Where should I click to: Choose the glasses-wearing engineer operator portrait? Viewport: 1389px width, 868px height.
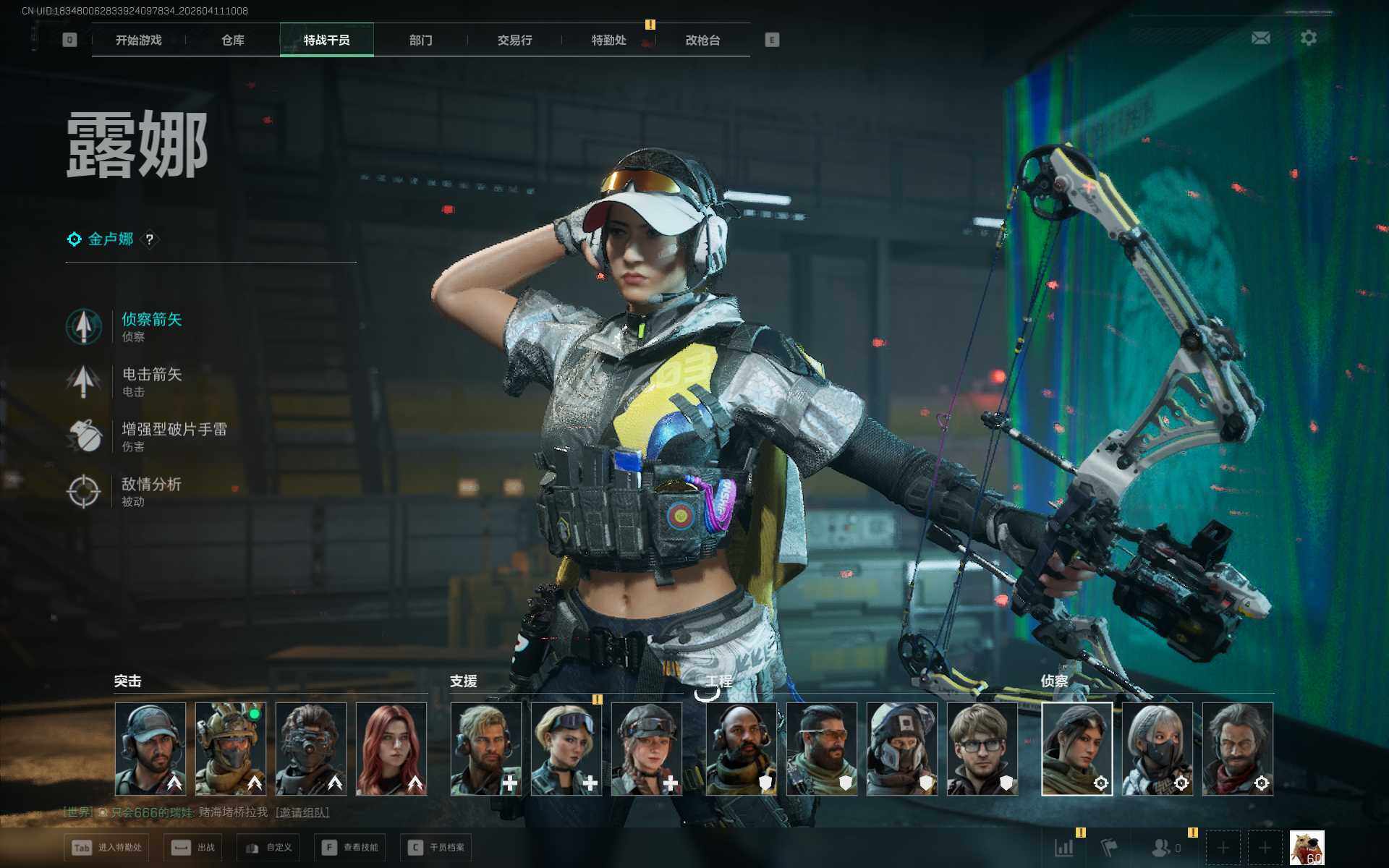click(982, 749)
